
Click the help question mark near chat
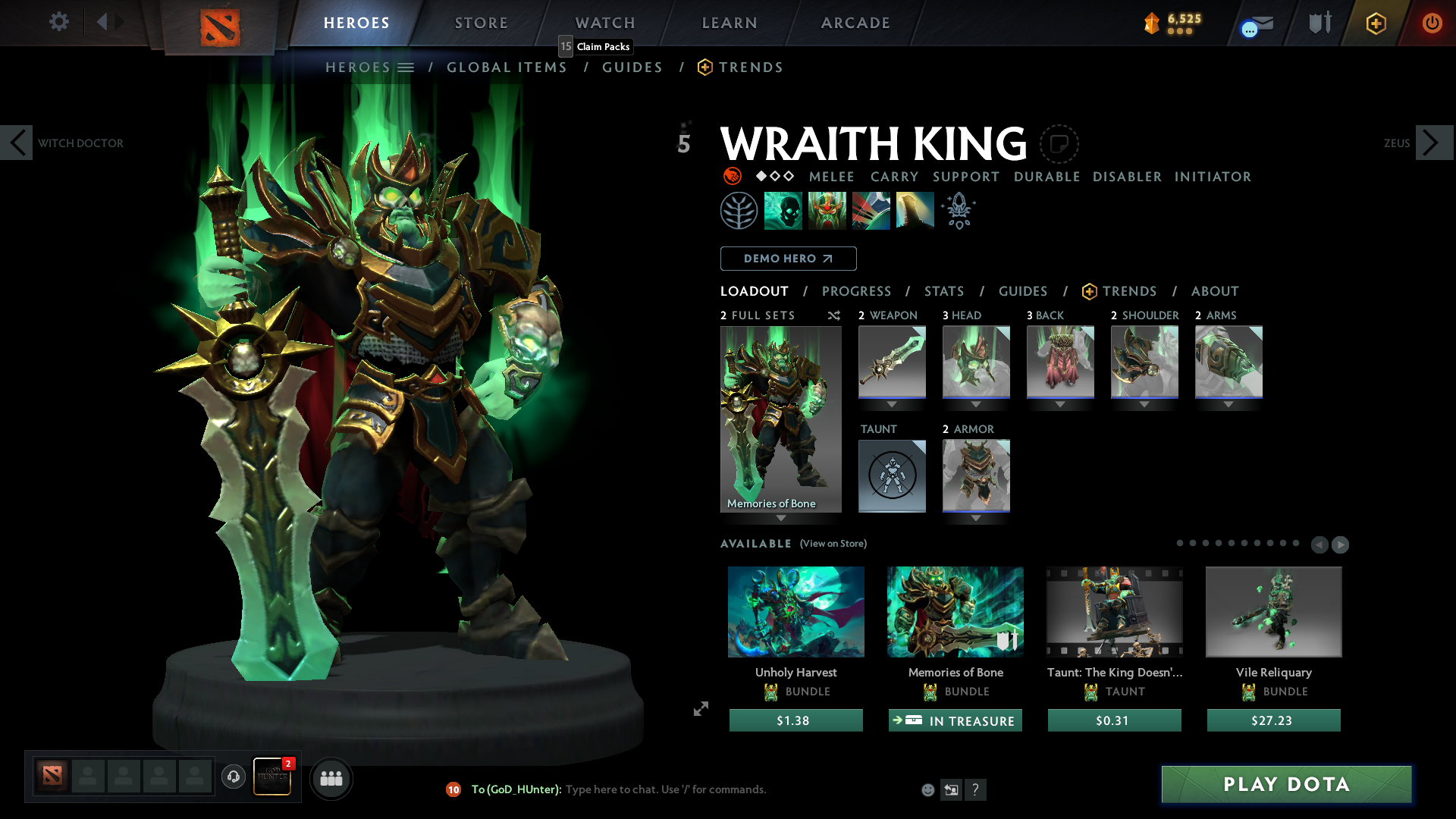(976, 789)
